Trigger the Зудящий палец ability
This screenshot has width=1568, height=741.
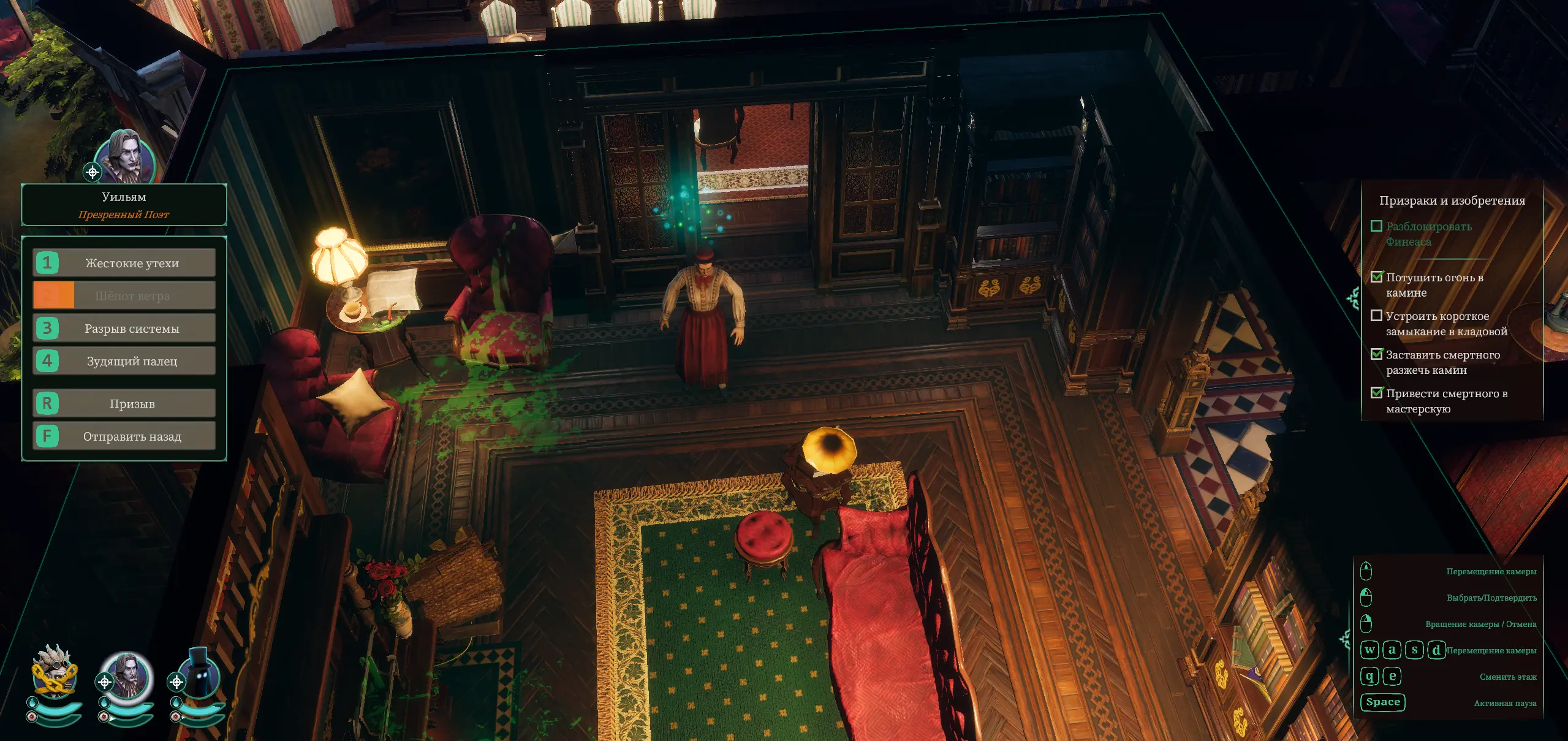[124, 361]
